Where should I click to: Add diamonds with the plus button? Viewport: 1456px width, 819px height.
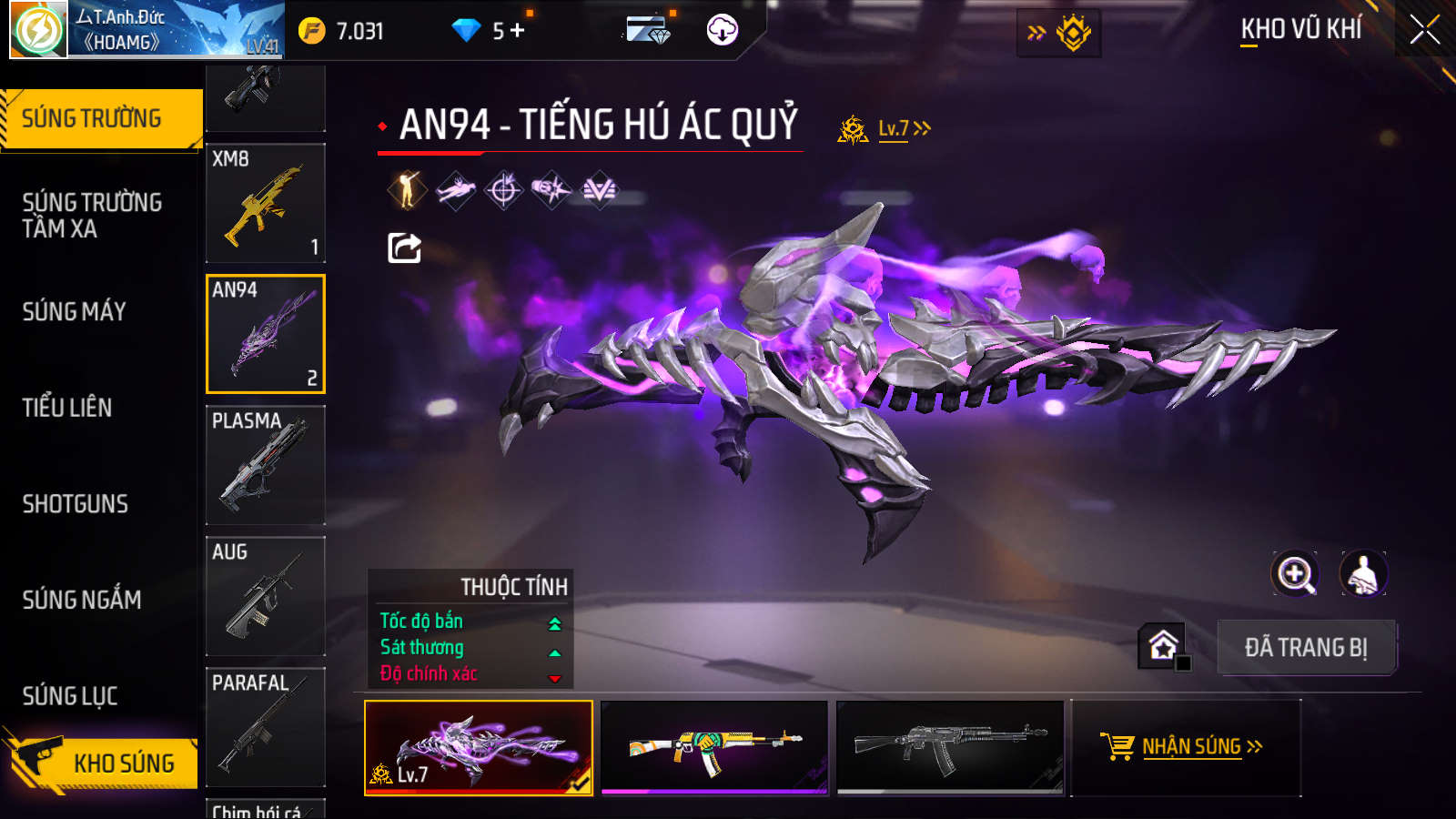point(518,31)
